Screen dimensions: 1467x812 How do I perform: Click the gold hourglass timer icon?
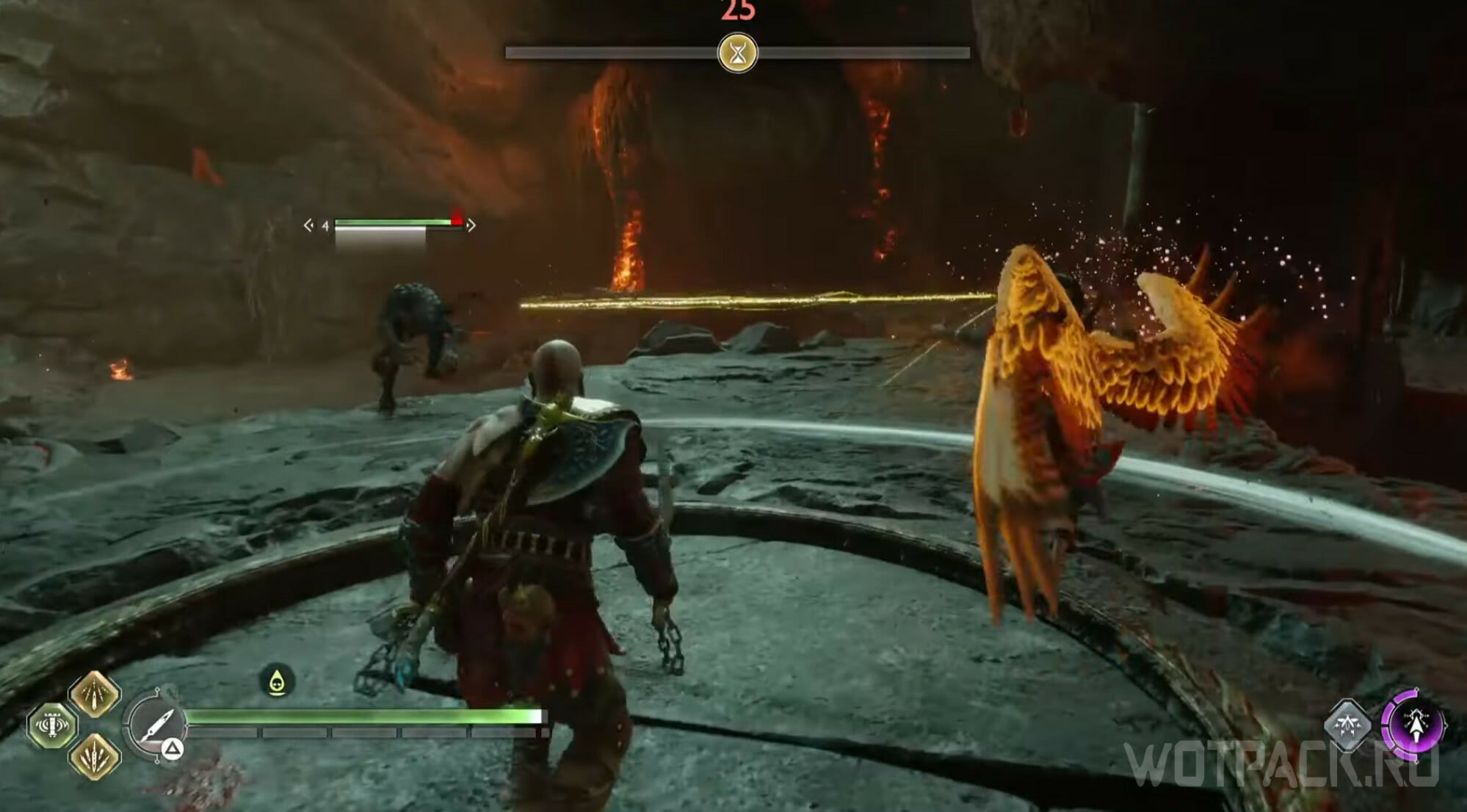point(737,53)
